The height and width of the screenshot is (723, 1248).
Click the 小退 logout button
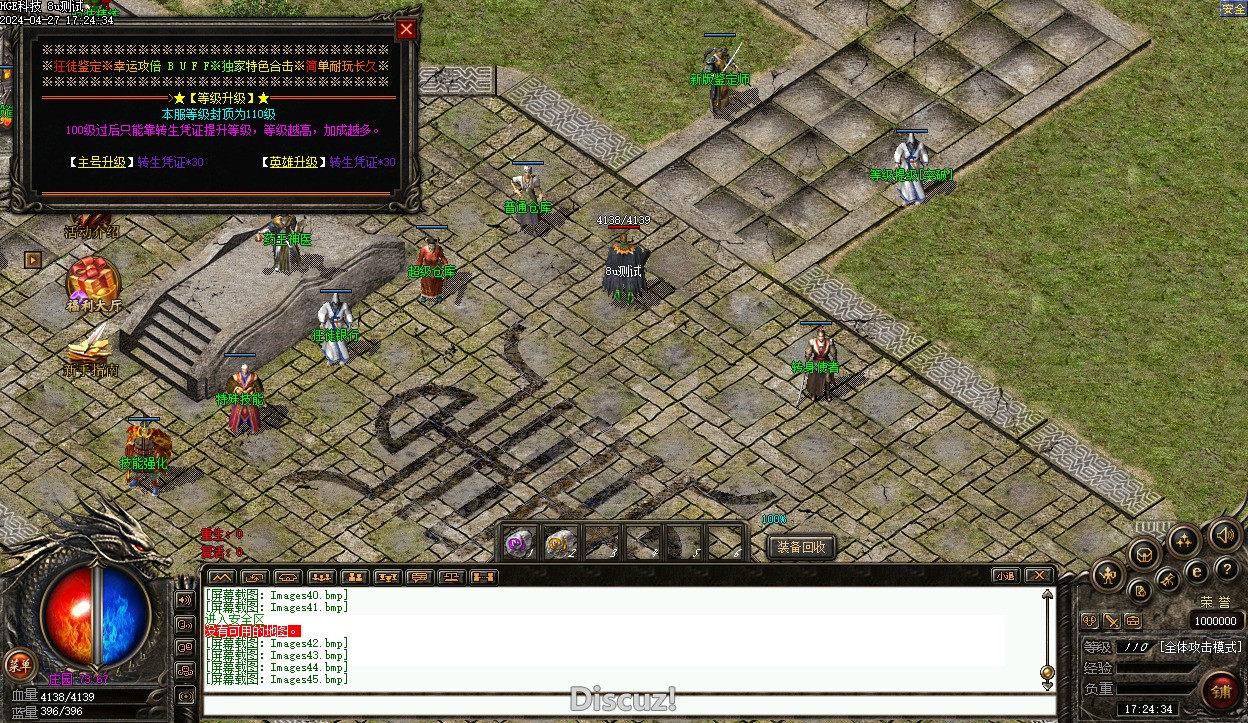tap(1005, 575)
